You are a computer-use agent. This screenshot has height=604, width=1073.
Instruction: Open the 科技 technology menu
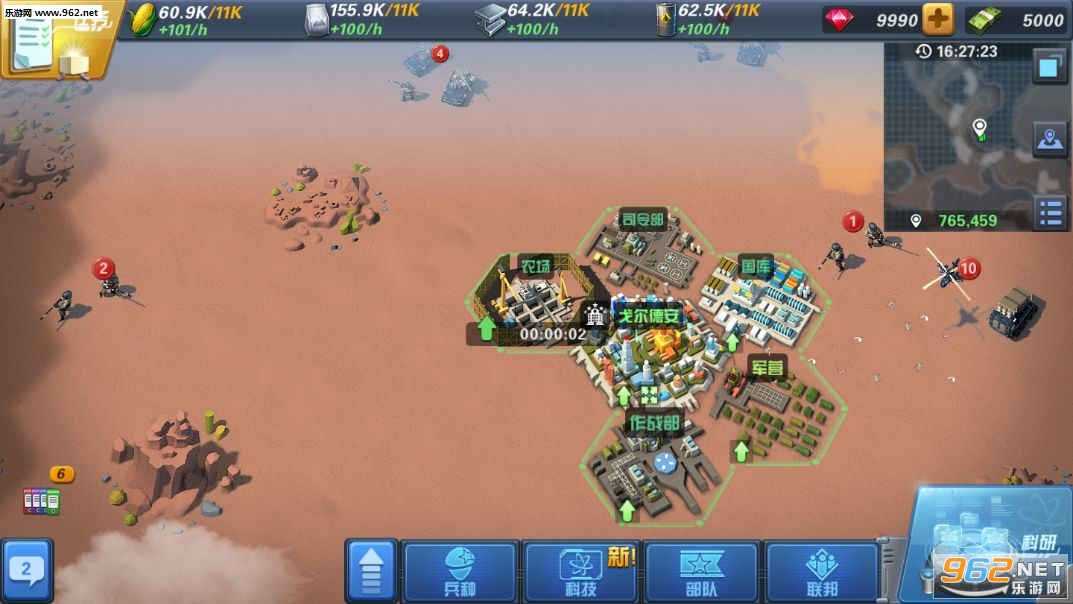(x=580, y=573)
